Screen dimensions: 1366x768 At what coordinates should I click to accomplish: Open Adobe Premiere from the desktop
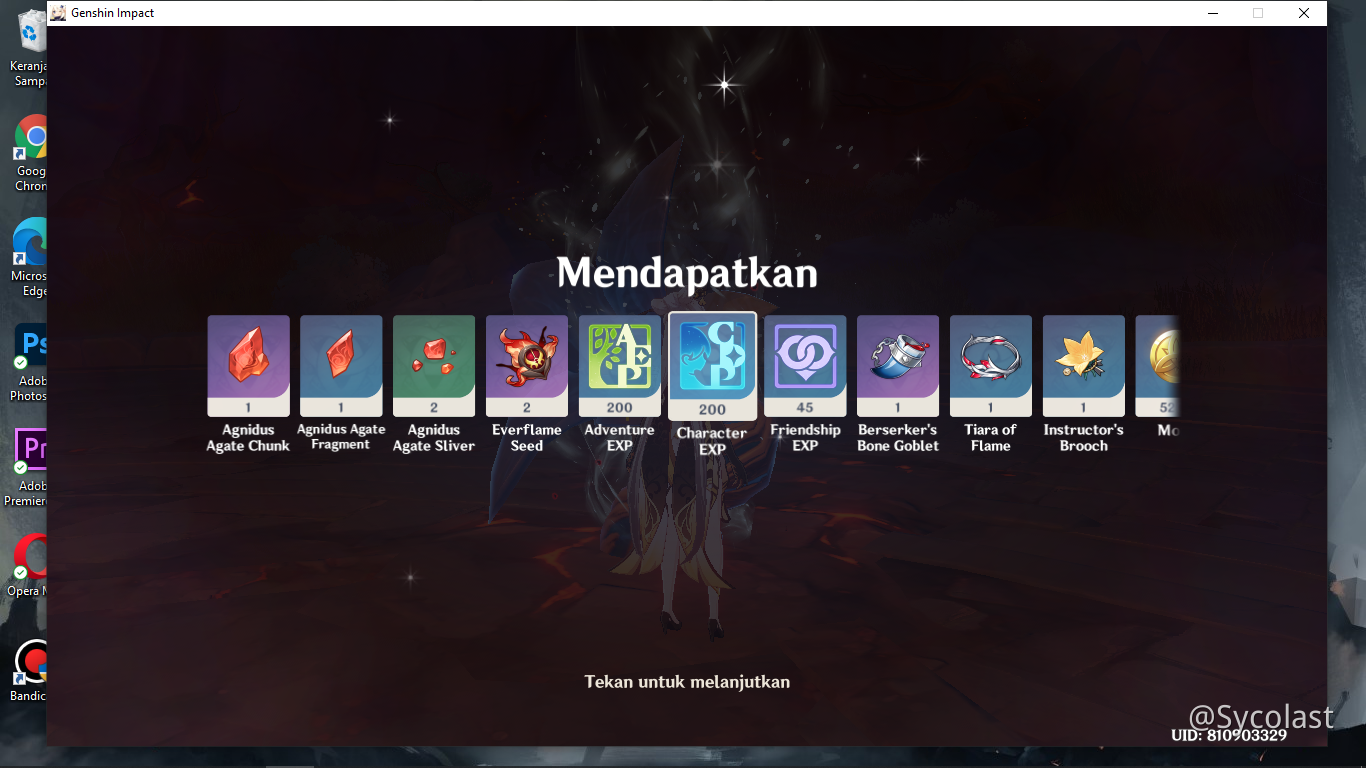tap(30, 449)
